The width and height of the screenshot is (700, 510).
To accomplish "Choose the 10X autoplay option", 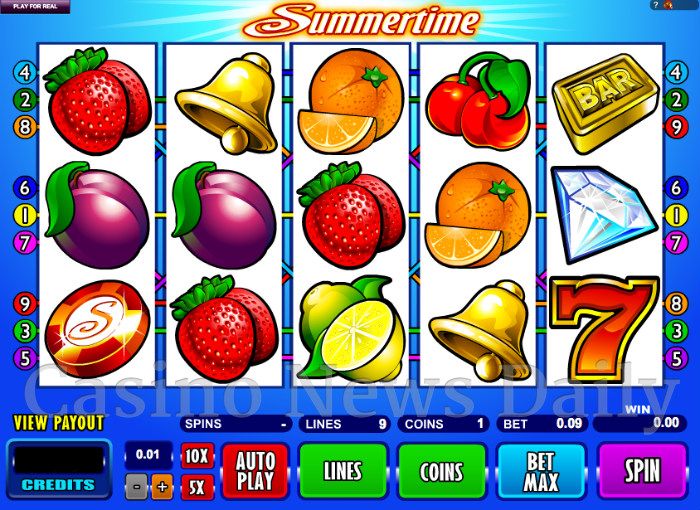I will coord(197,456).
